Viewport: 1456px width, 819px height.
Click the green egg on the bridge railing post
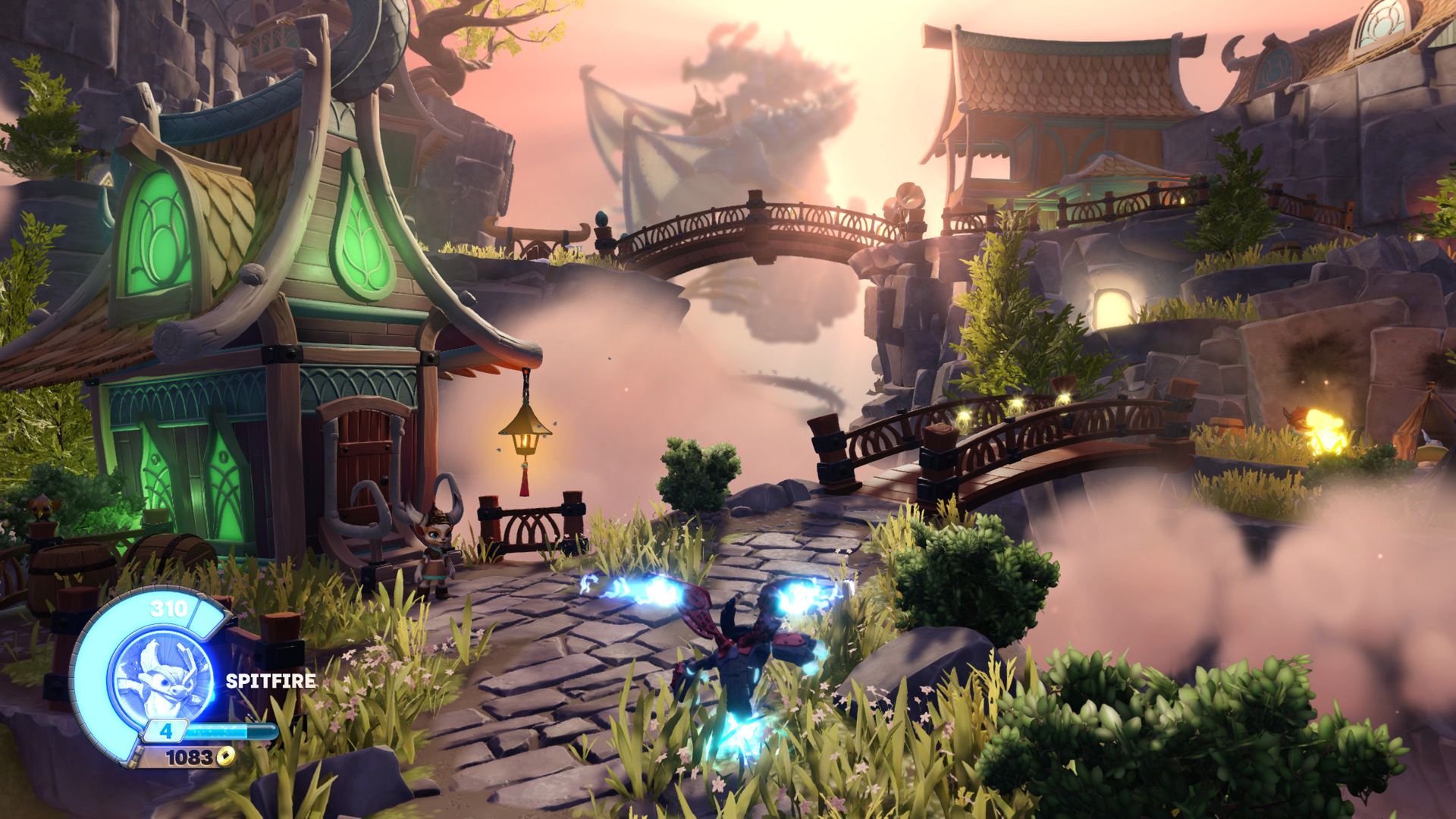[601, 216]
